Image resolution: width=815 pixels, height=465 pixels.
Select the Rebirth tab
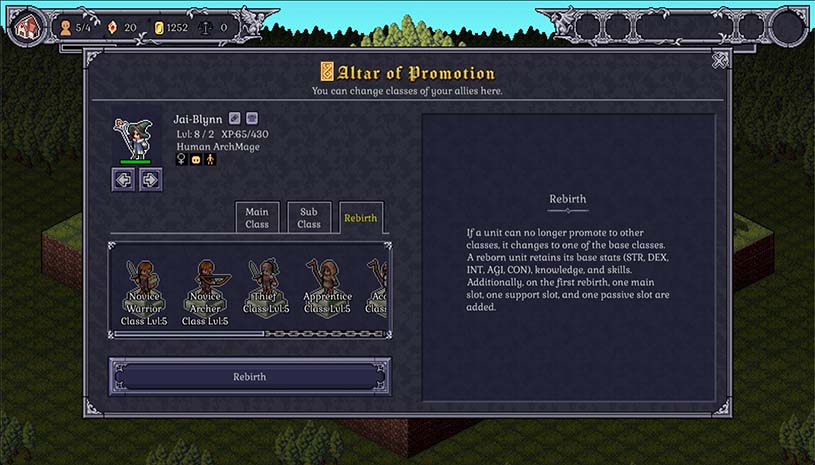[x=361, y=218]
